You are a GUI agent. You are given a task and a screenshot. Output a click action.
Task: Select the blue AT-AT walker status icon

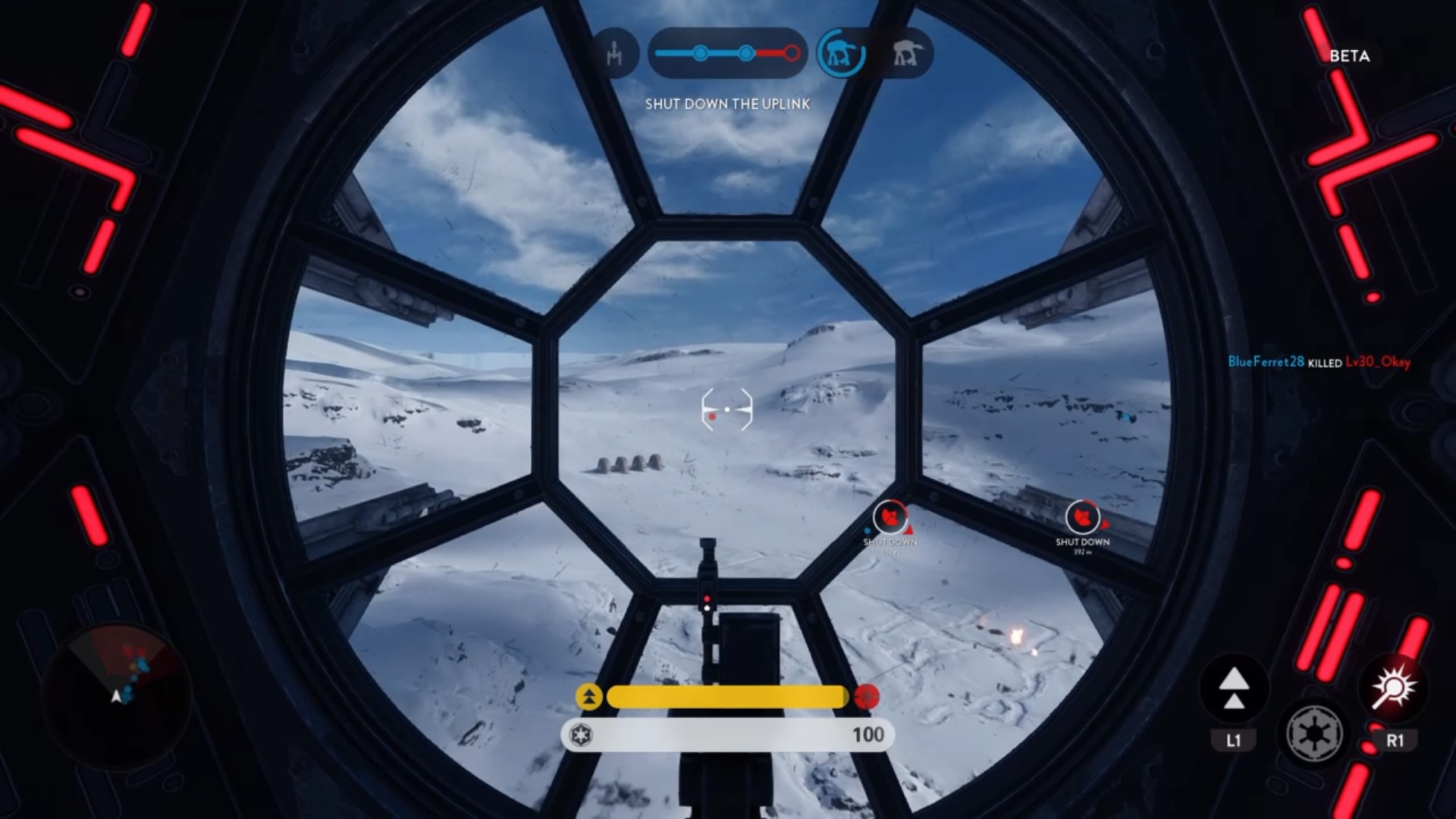coord(842,53)
